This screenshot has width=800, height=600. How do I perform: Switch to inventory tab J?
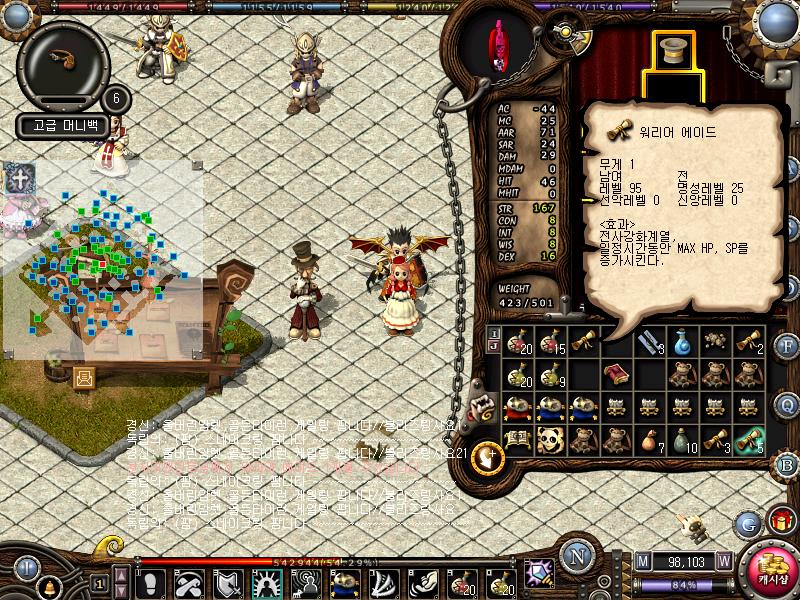[493, 345]
